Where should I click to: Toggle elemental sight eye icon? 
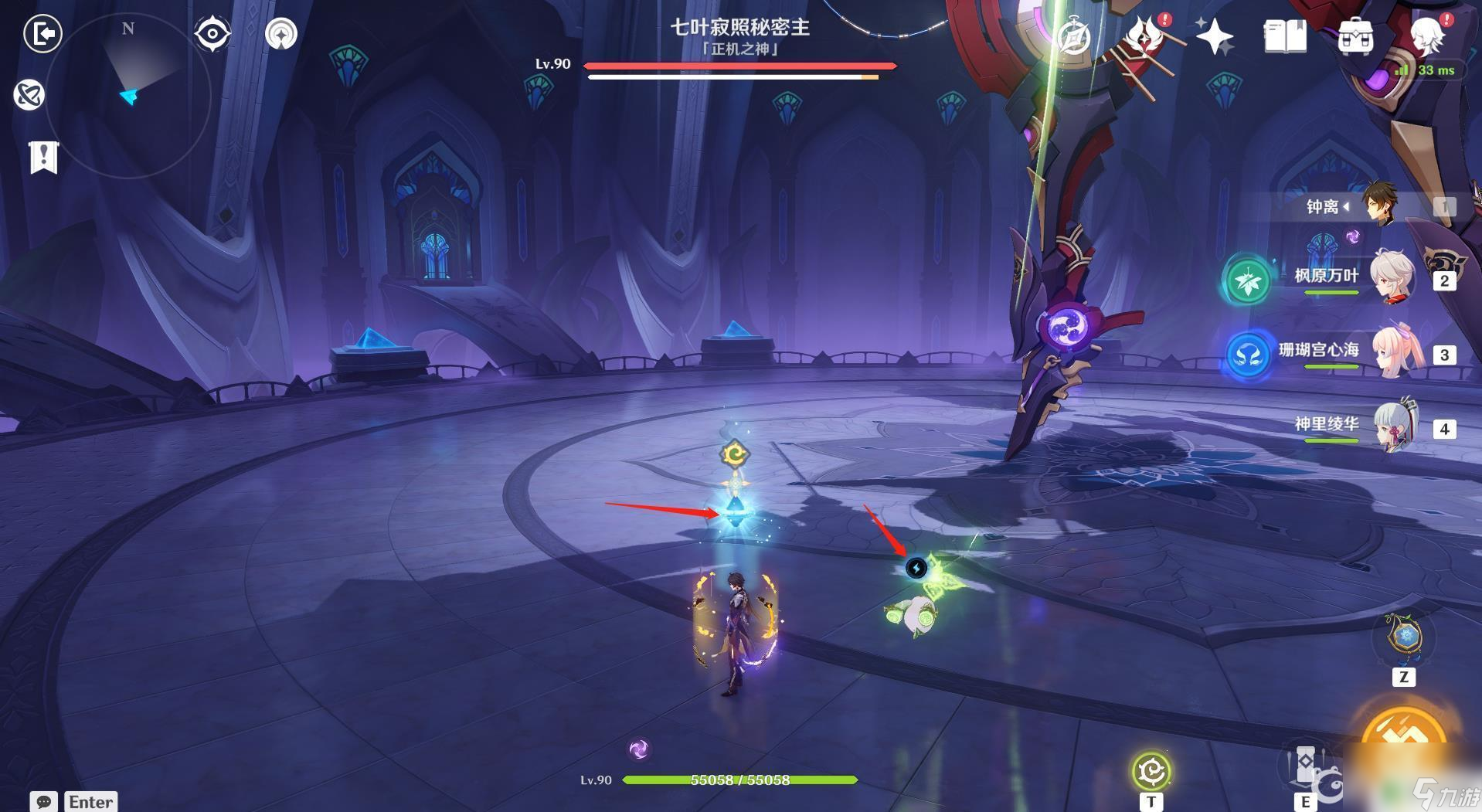[212, 35]
